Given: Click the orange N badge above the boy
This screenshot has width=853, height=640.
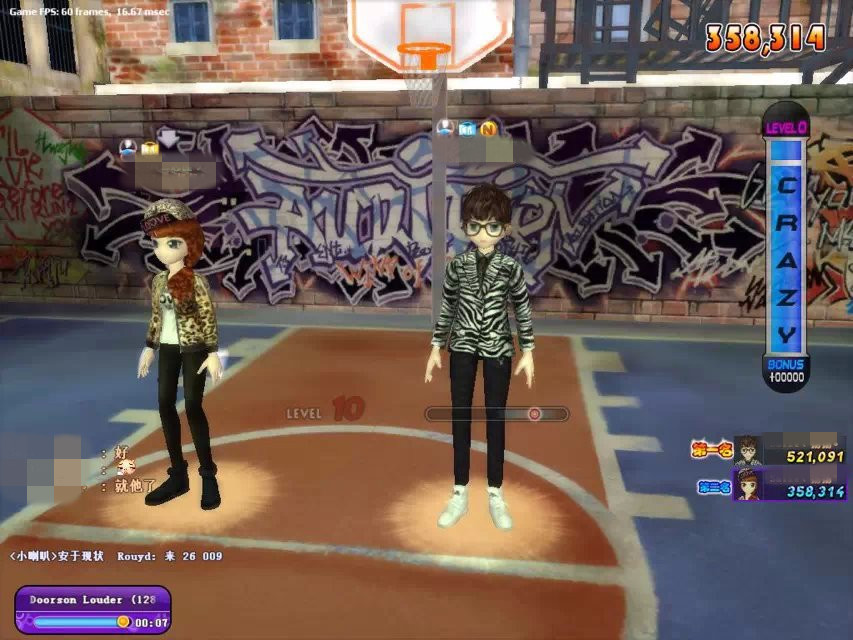Looking at the screenshot, I should coord(488,128).
